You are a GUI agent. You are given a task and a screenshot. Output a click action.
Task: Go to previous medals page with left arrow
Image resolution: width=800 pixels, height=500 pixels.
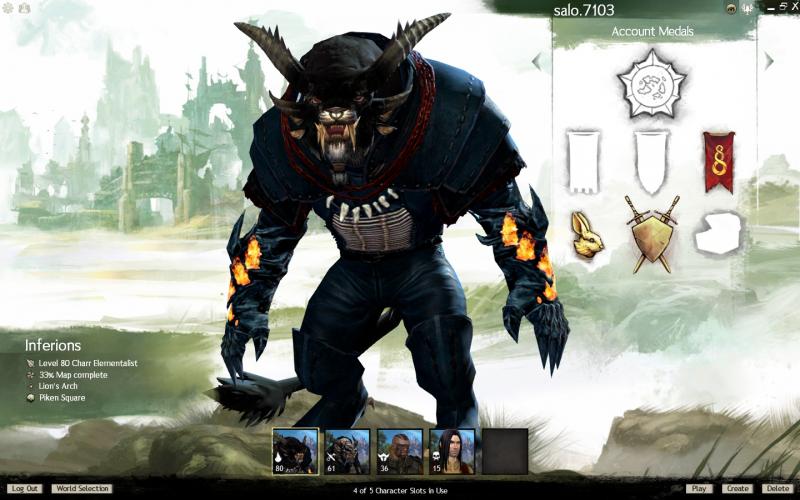click(x=536, y=61)
